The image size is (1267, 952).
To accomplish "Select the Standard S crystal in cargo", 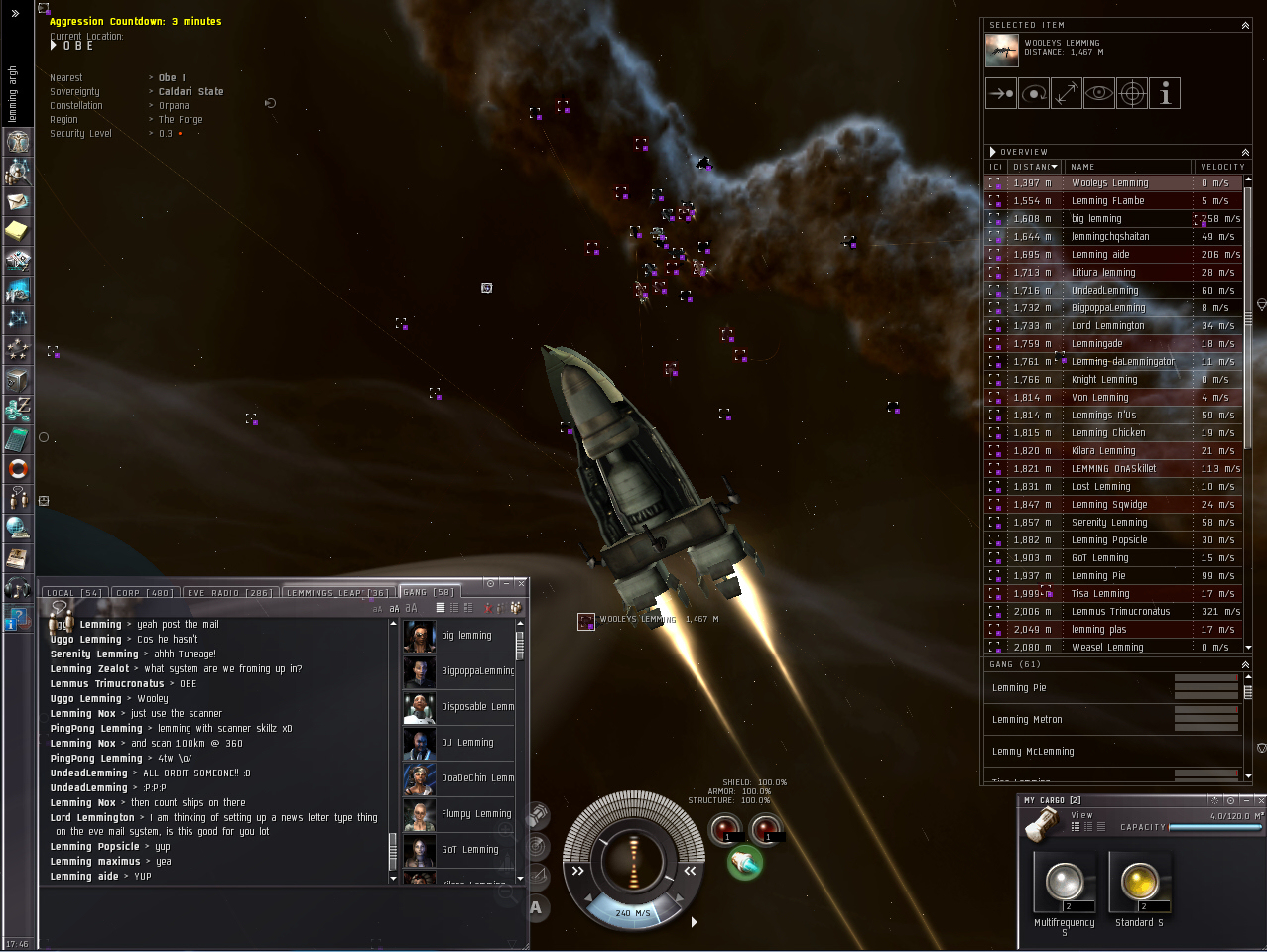I will 1139,882.
